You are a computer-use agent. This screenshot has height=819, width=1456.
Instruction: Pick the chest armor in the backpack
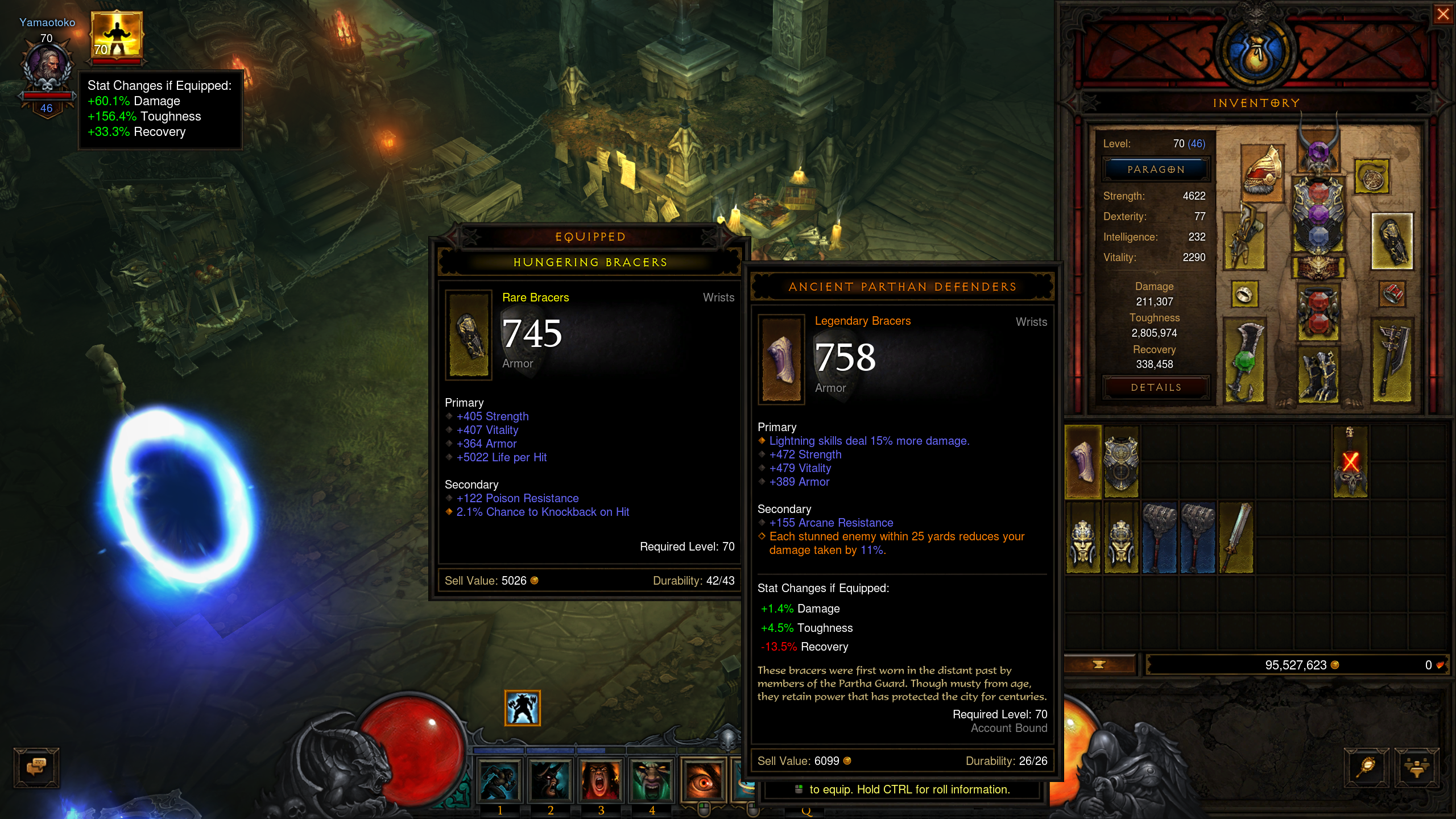point(1121,462)
